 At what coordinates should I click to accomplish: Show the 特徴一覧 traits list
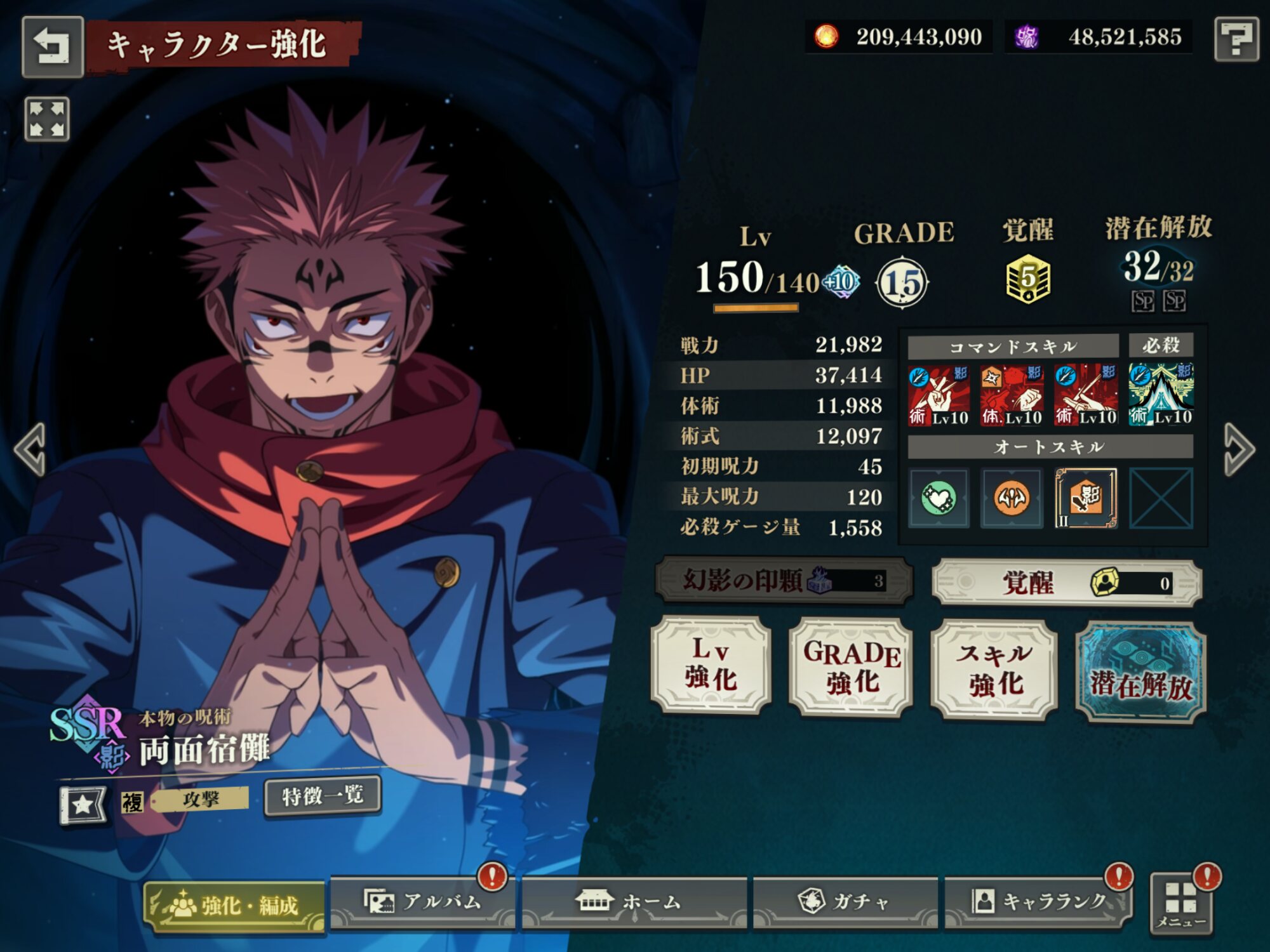pyautogui.click(x=323, y=796)
